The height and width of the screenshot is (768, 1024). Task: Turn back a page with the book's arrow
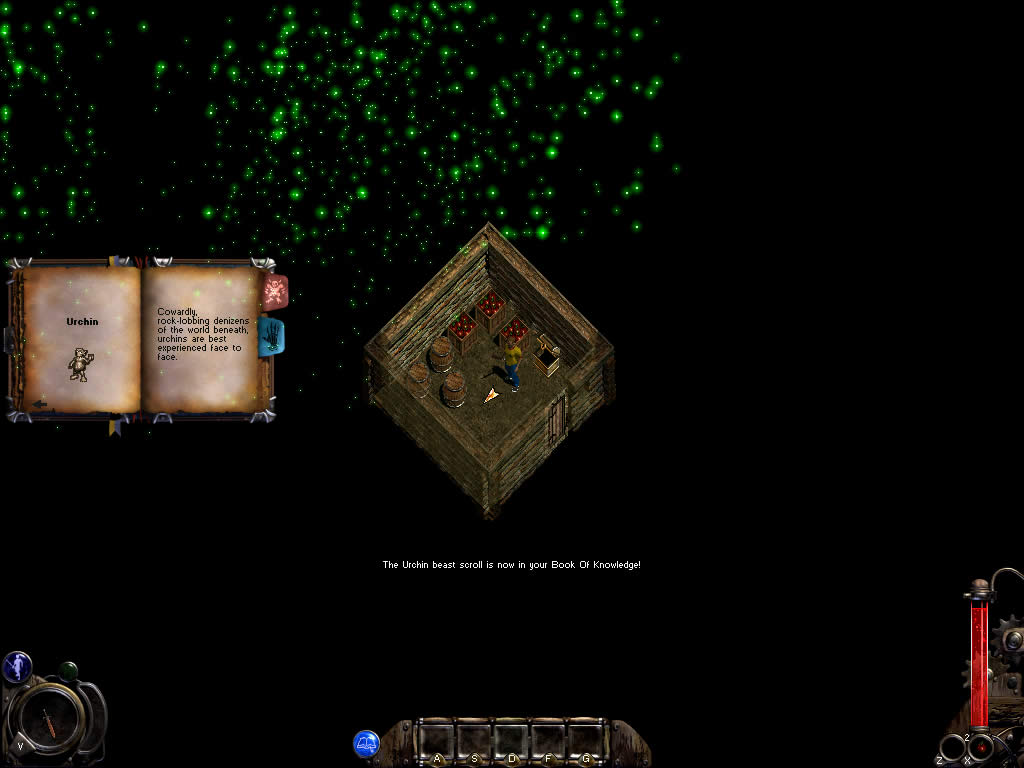tap(39, 405)
